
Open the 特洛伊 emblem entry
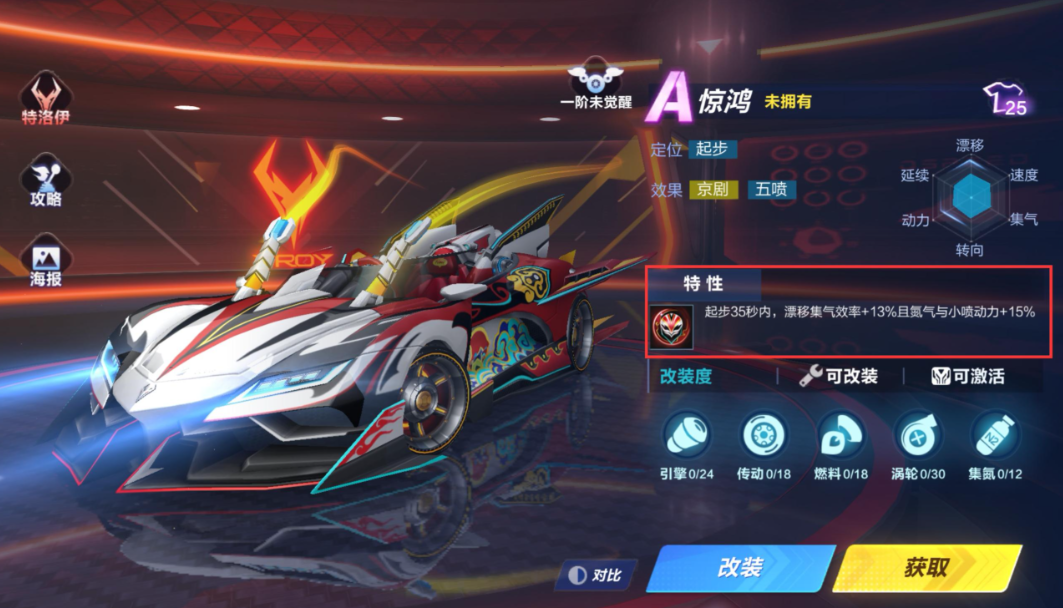pos(46,99)
